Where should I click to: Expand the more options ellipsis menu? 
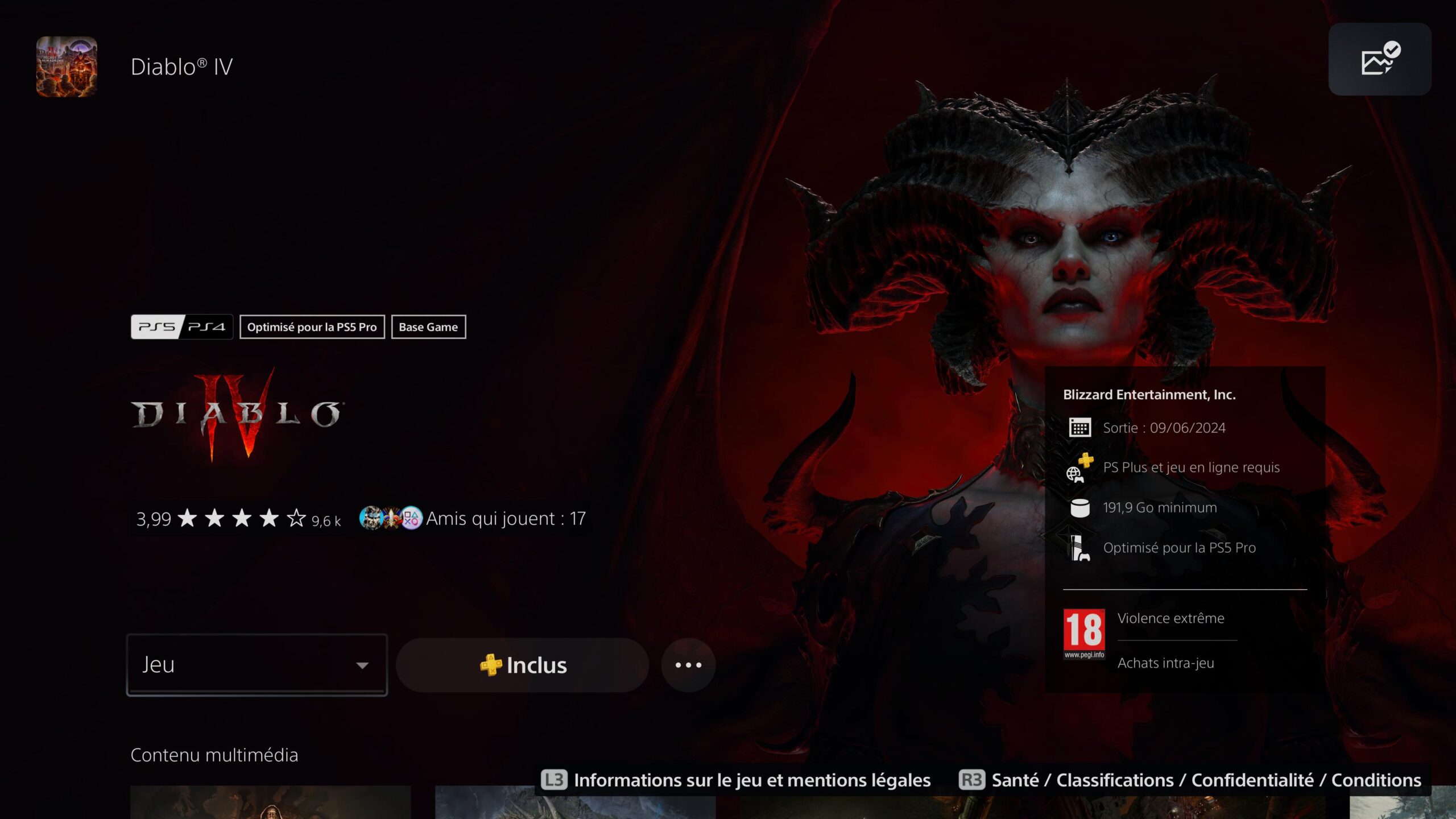(x=688, y=665)
